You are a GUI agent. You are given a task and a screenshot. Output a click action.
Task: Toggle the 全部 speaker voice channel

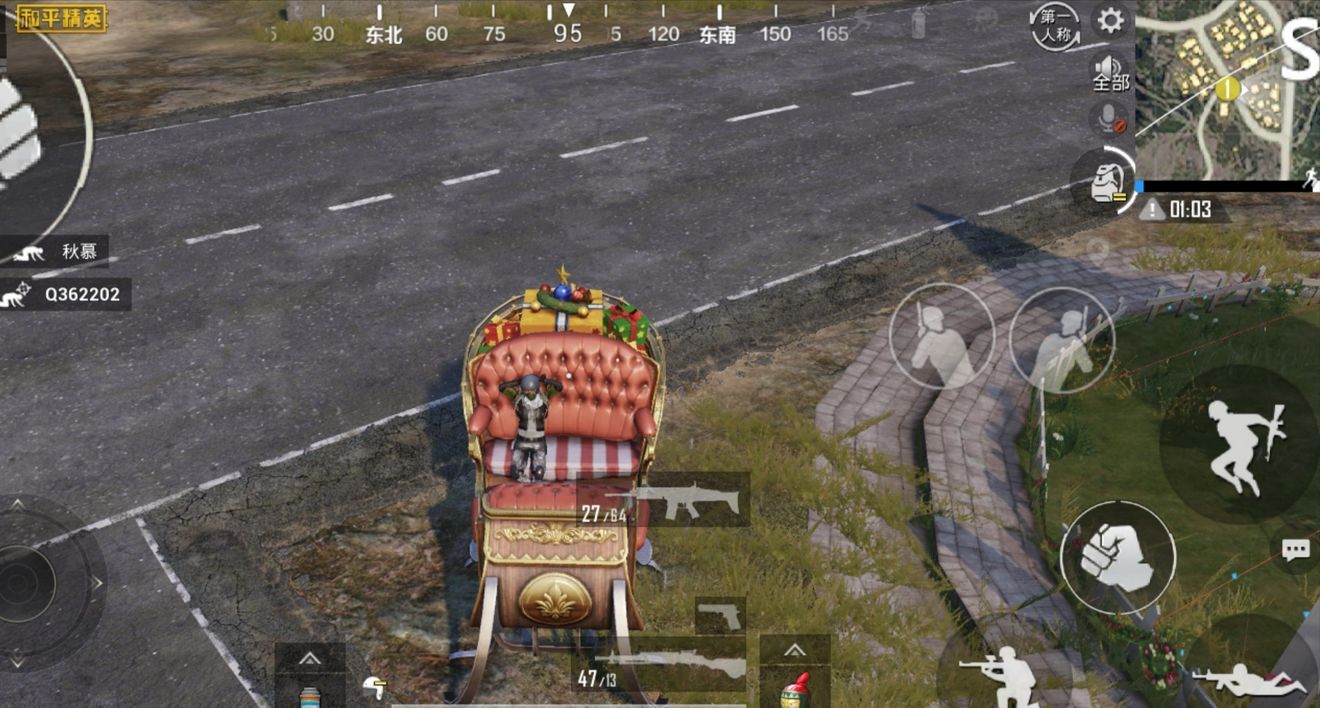click(1110, 73)
